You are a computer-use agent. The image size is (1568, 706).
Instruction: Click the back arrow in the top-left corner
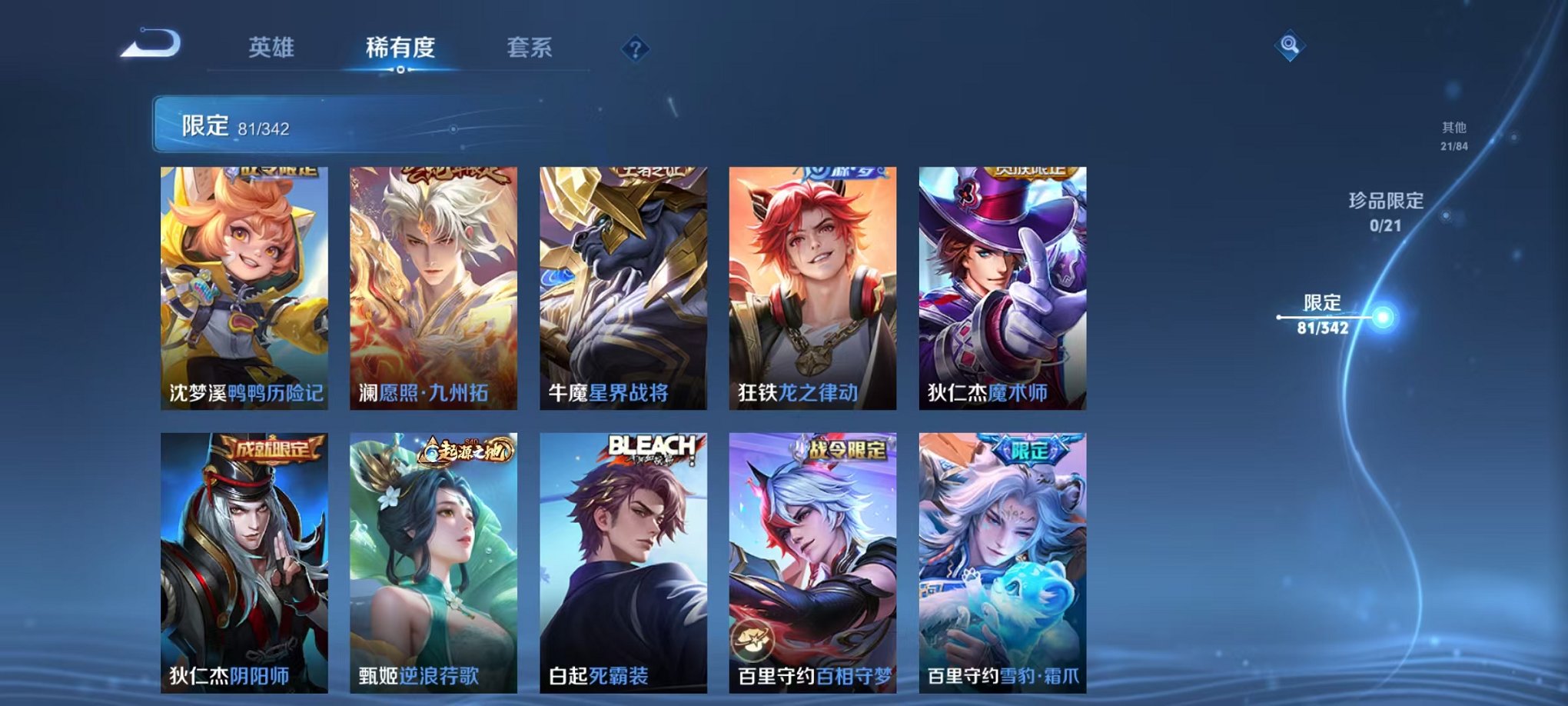tap(151, 44)
